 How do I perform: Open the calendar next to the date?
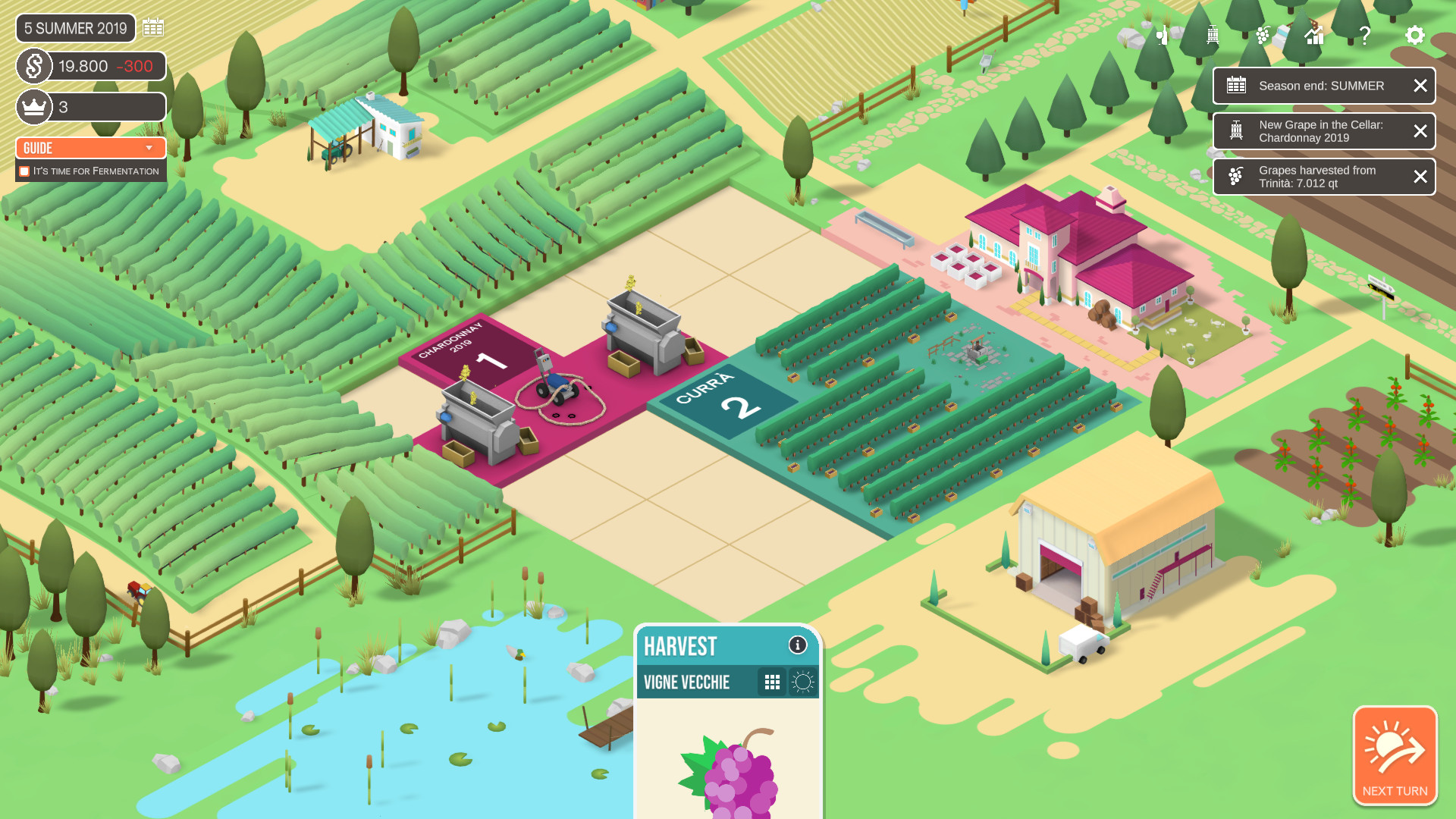[155, 27]
